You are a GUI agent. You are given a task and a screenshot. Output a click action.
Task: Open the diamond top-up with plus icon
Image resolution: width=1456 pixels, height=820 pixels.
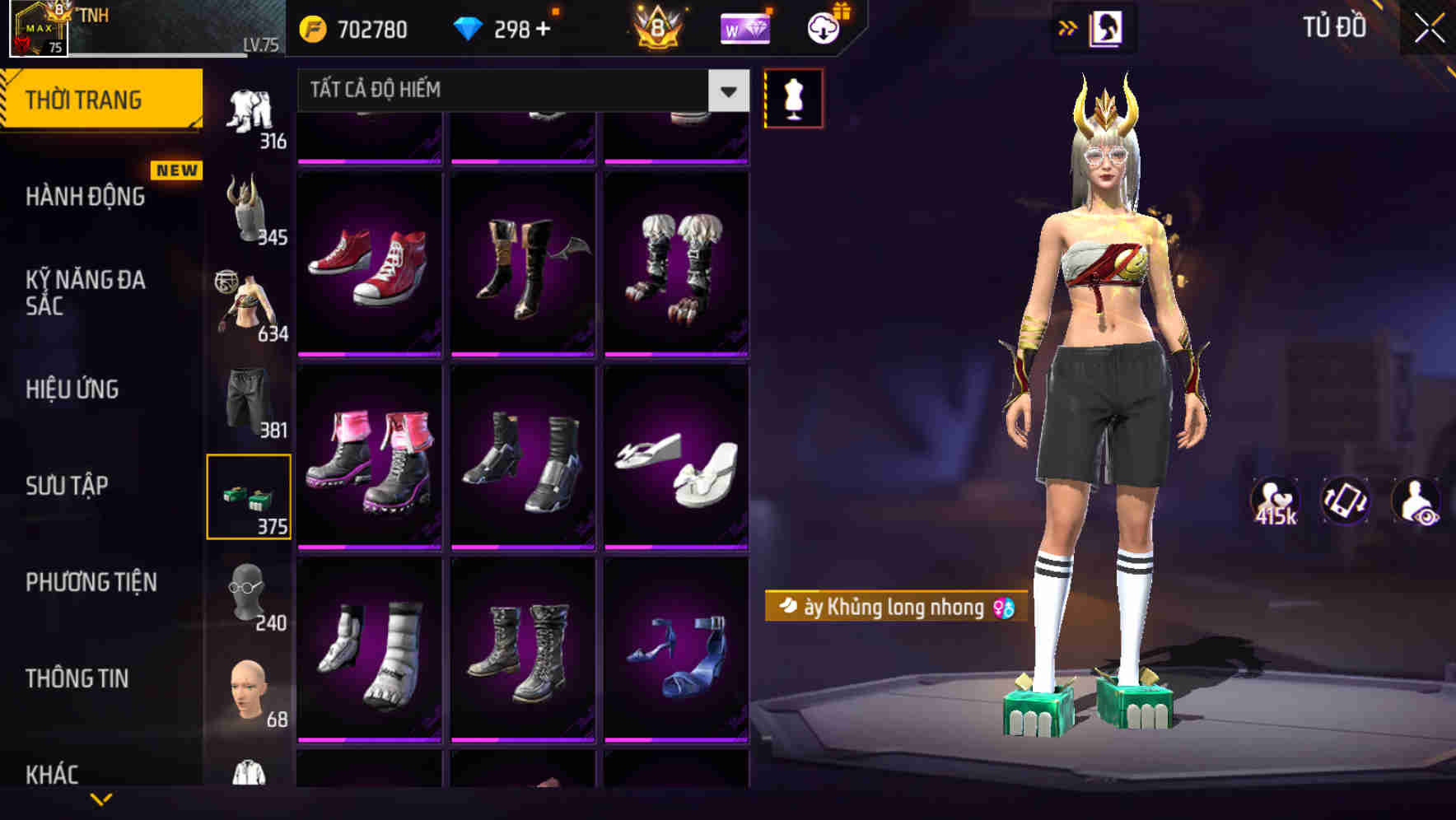tap(543, 29)
